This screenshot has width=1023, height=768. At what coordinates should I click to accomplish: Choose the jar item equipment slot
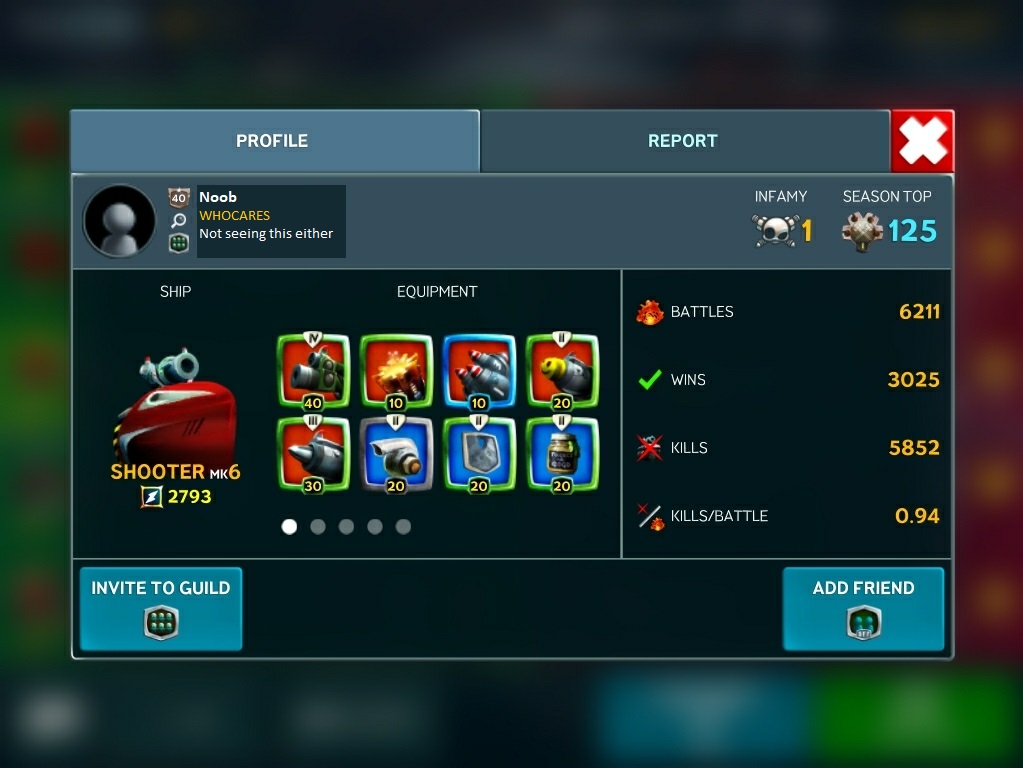(562, 454)
